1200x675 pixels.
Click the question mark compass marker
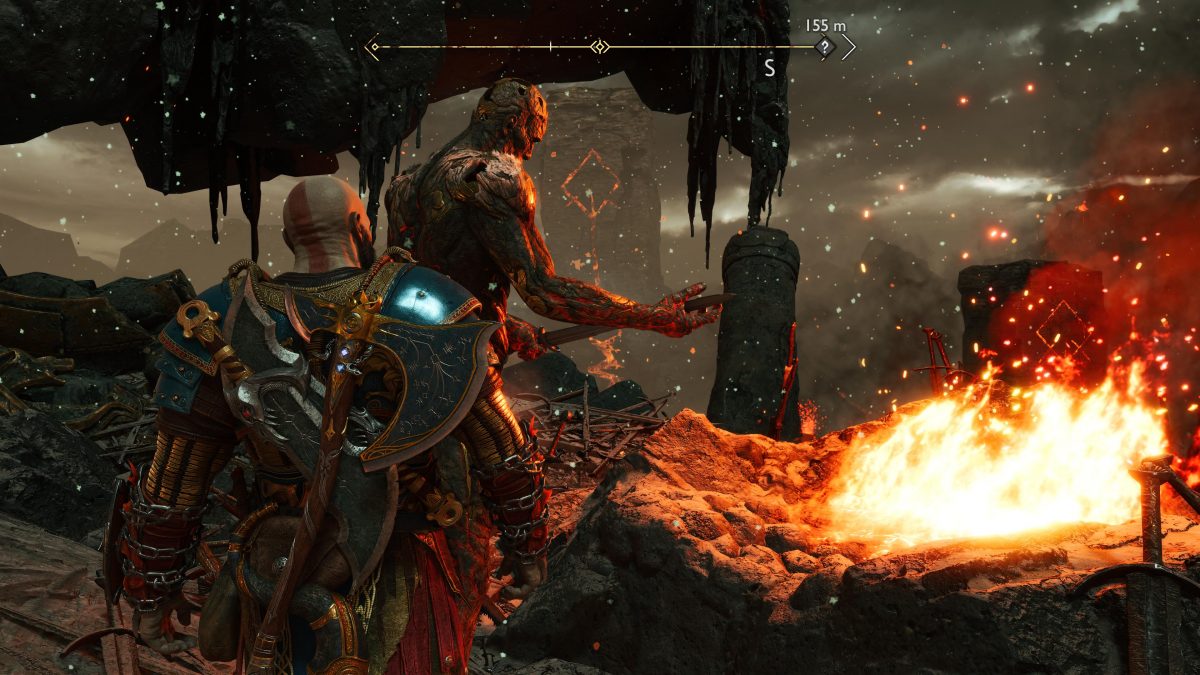coord(824,47)
